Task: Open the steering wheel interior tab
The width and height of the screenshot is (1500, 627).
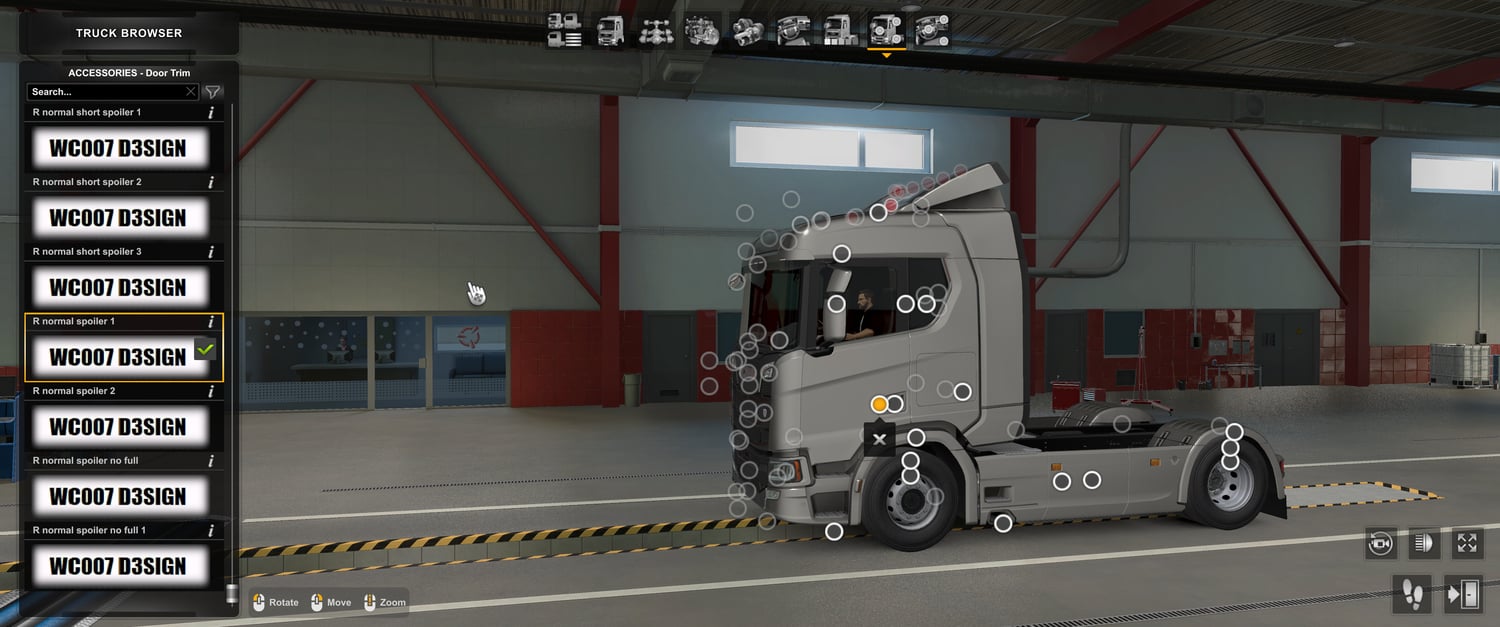Action: [793, 31]
